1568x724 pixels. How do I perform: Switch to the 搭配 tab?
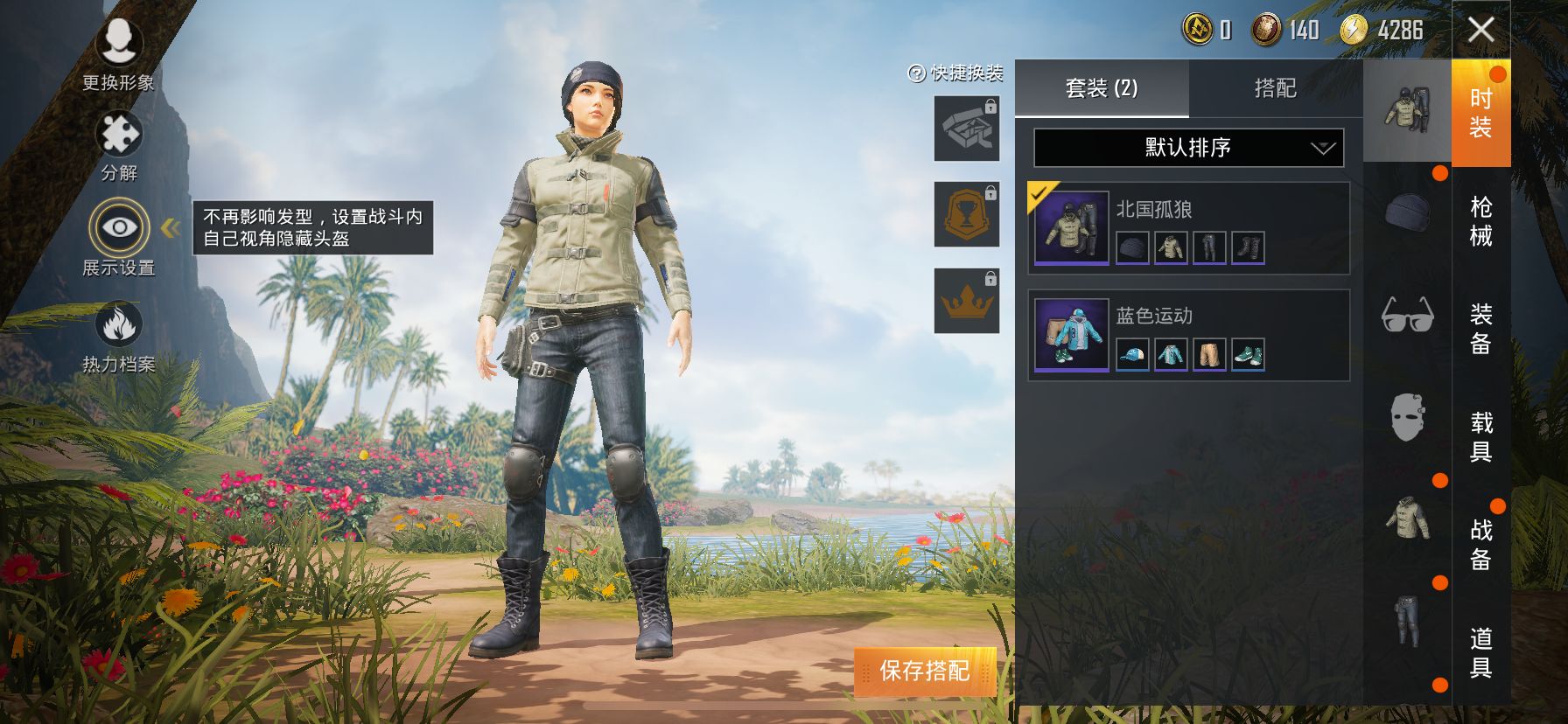point(1275,88)
